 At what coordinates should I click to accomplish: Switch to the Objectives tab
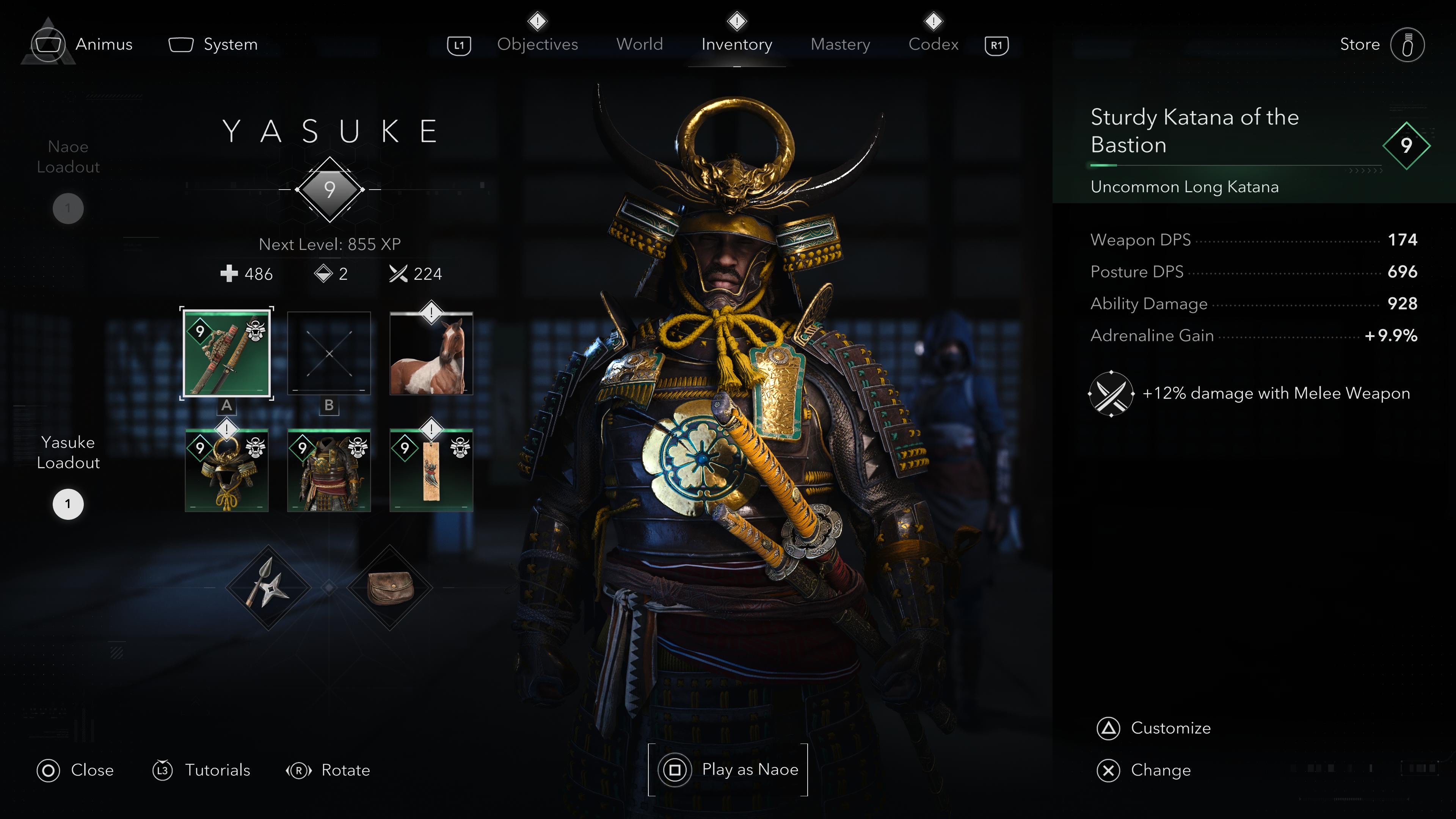click(537, 44)
